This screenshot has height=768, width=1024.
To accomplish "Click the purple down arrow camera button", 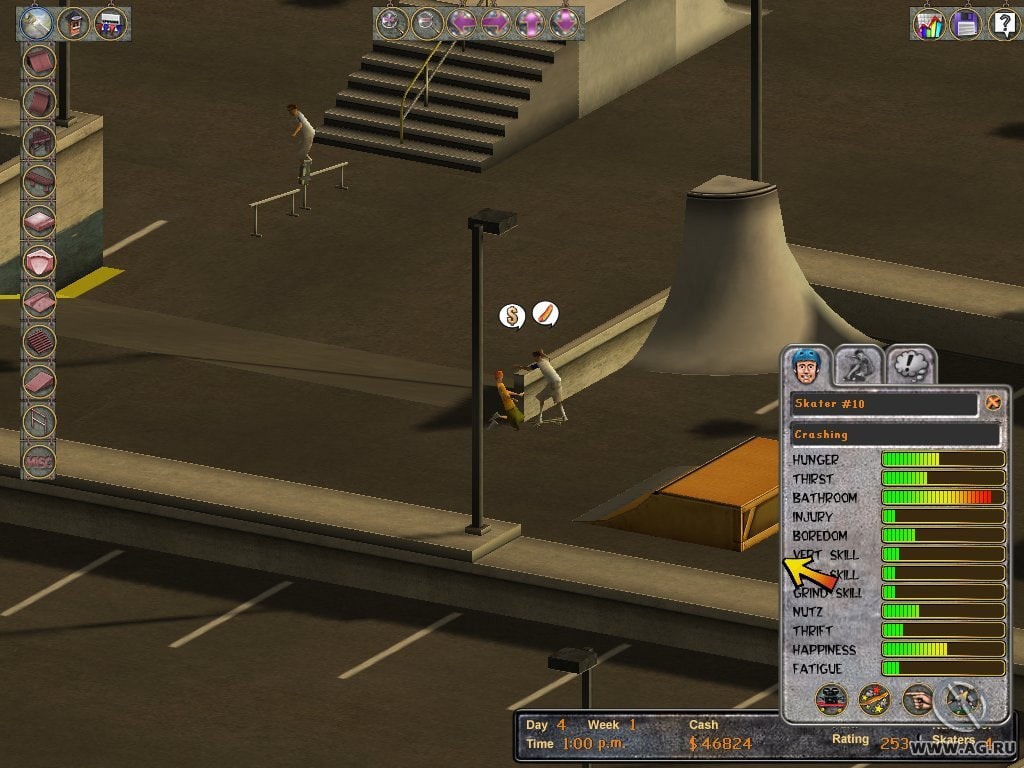I will tap(565, 23).
